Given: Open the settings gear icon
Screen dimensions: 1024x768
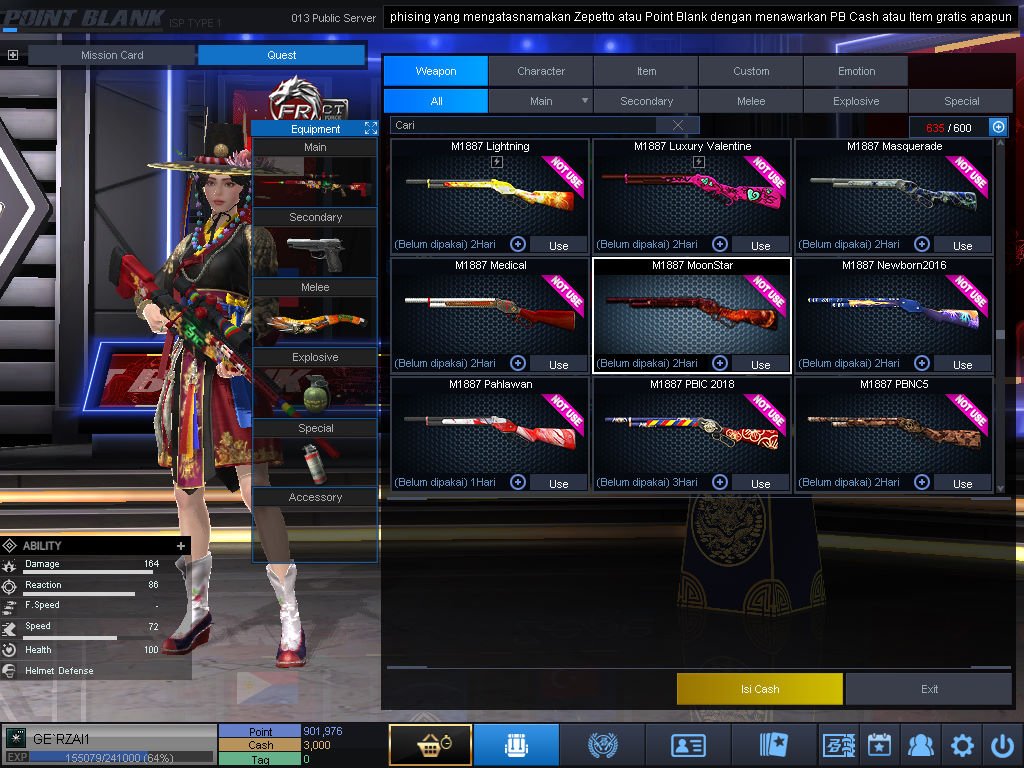Looking at the screenshot, I should pos(962,745).
